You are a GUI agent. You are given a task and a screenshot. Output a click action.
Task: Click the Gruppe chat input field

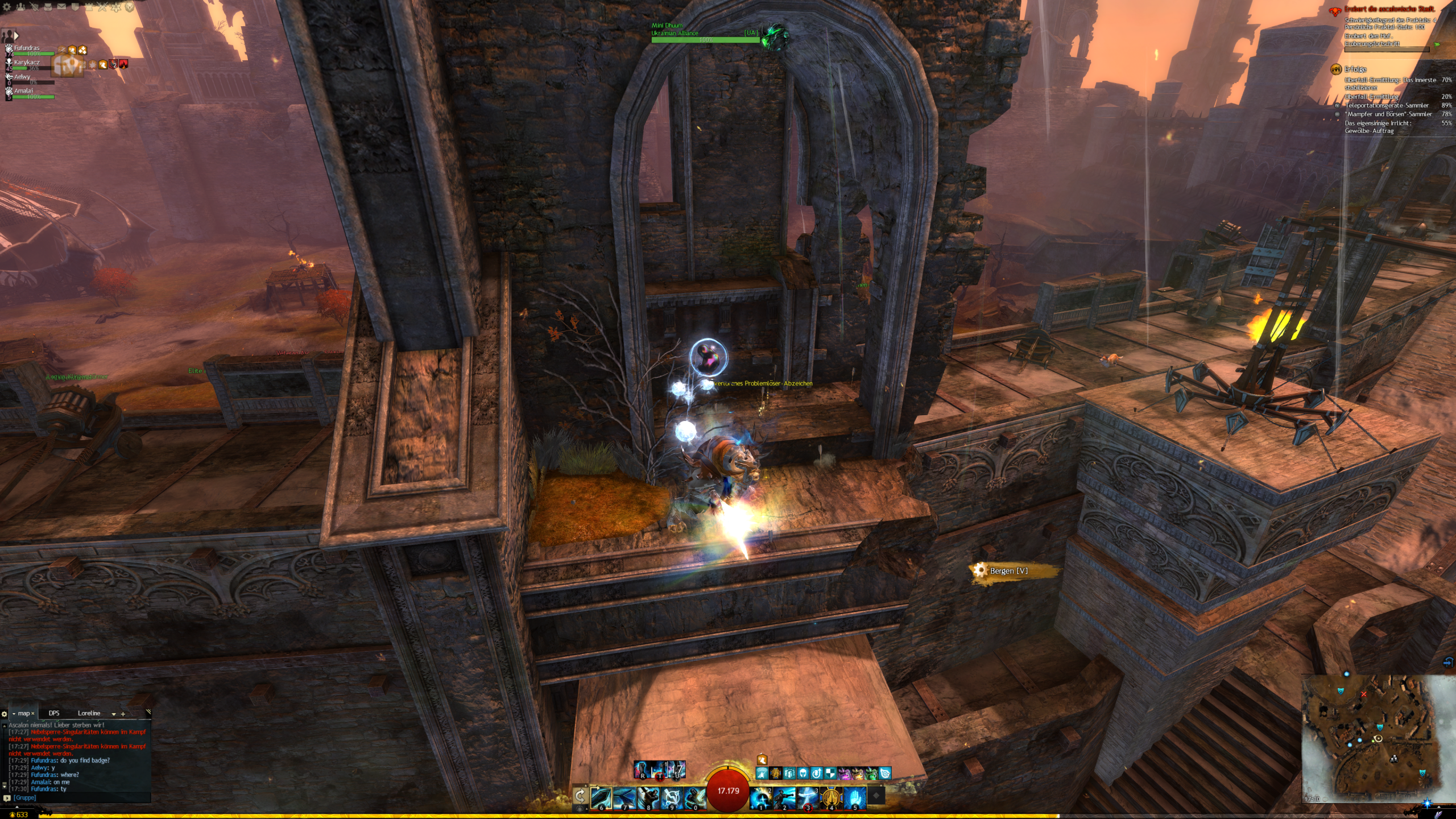coord(80,798)
